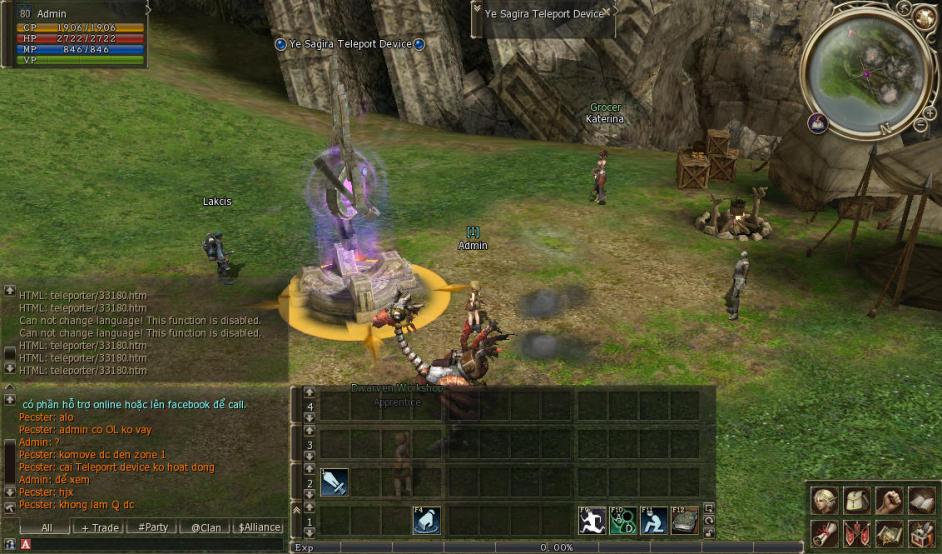The width and height of the screenshot is (942, 554).
Task: Close the Ye Sagira Teleport Device target window
Action: point(606,11)
